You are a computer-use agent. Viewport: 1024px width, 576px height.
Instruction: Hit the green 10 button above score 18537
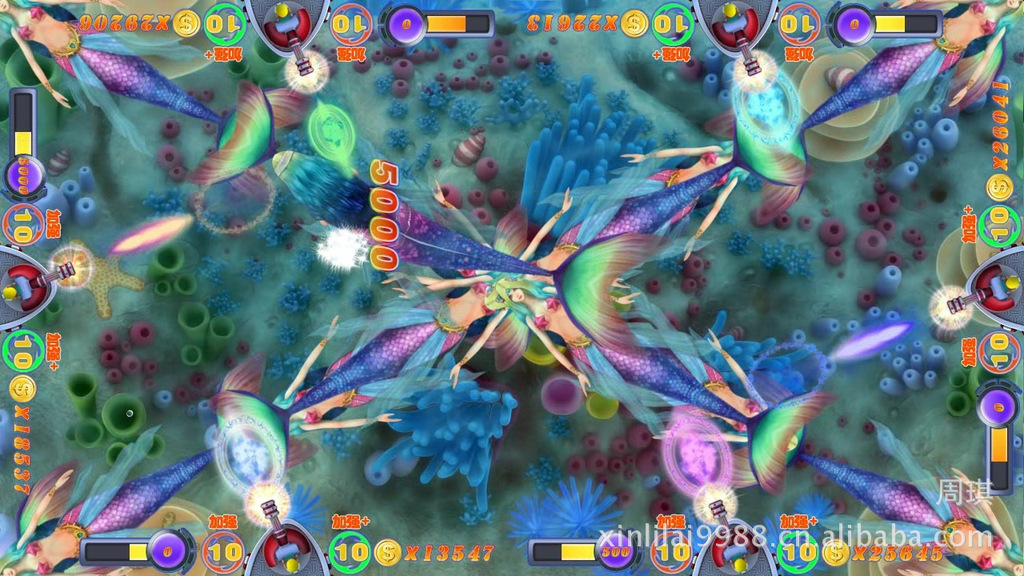click(21, 351)
